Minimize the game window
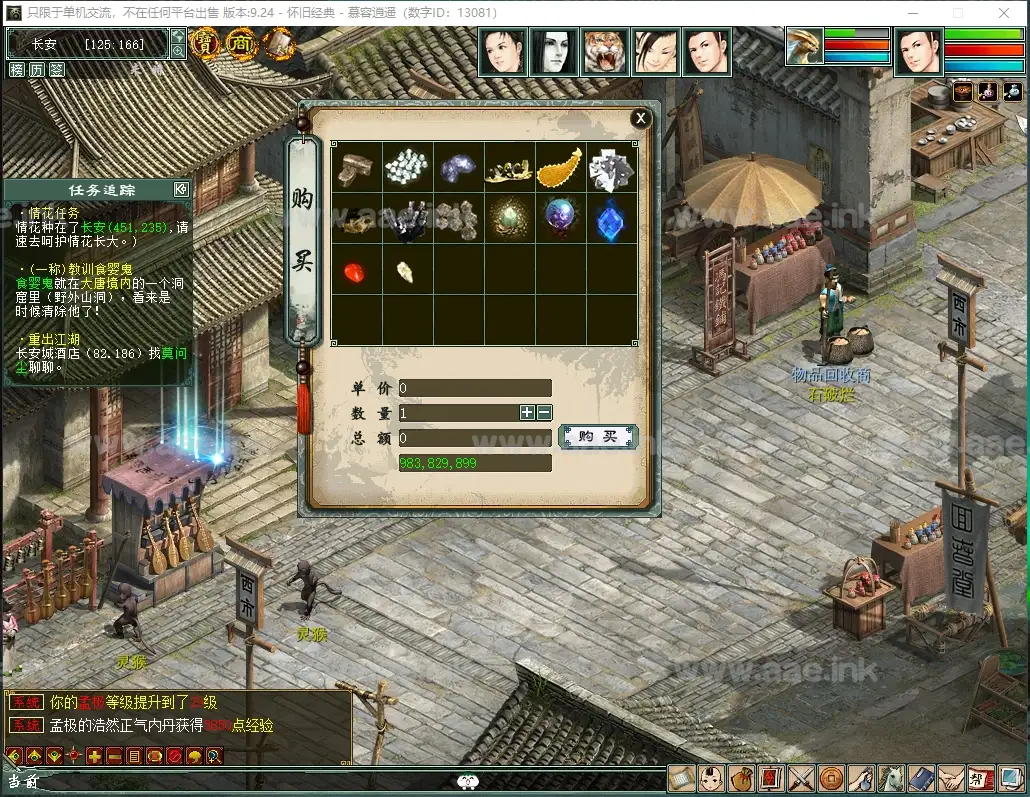The height and width of the screenshot is (797, 1030). 913,13
